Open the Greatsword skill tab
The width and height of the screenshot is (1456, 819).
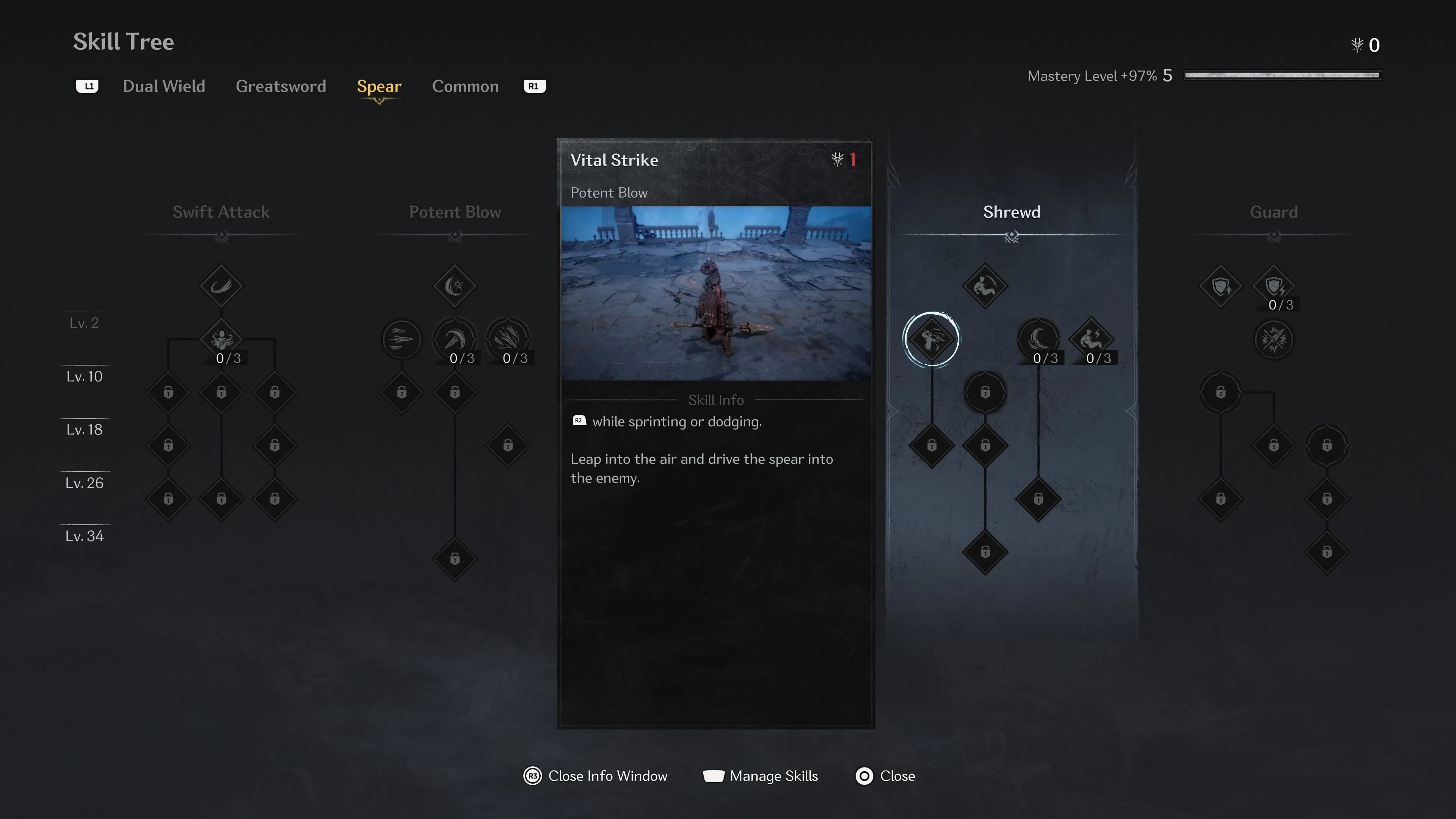point(280,86)
